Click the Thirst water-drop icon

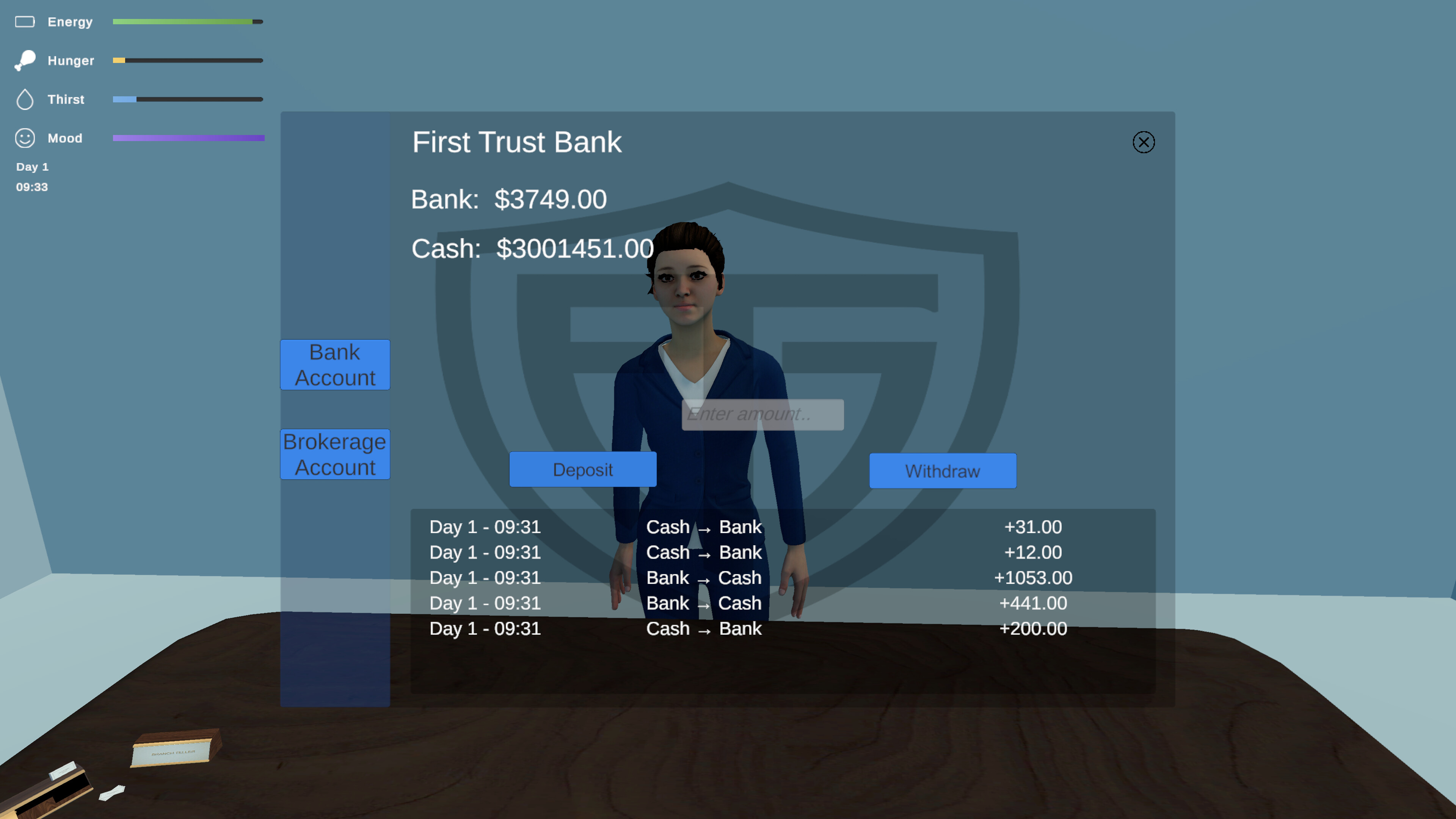point(25,99)
